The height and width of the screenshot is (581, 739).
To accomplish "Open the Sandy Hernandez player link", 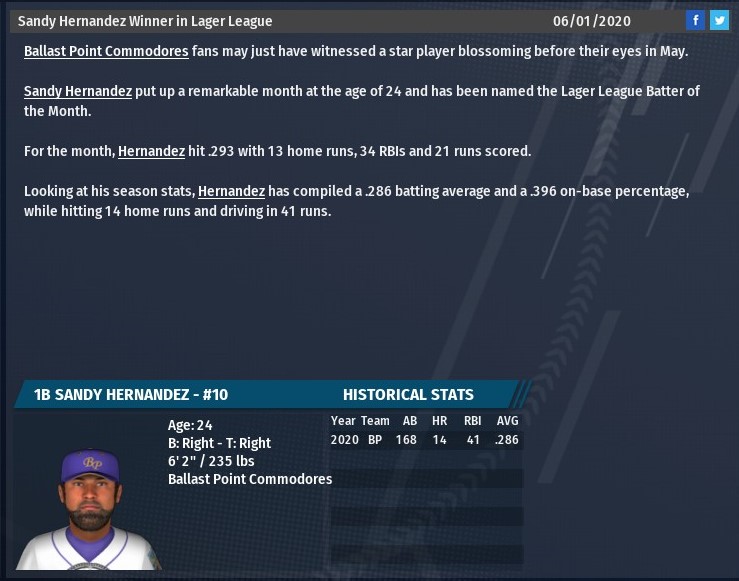I will (x=78, y=91).
